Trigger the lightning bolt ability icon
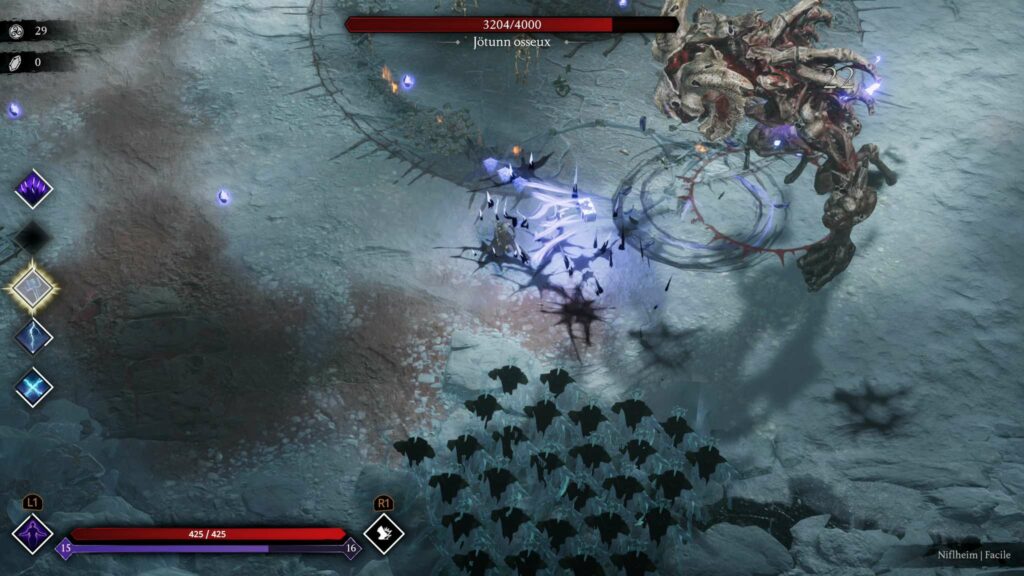This screenshot has width=1024, height=576. click(33, 336)
